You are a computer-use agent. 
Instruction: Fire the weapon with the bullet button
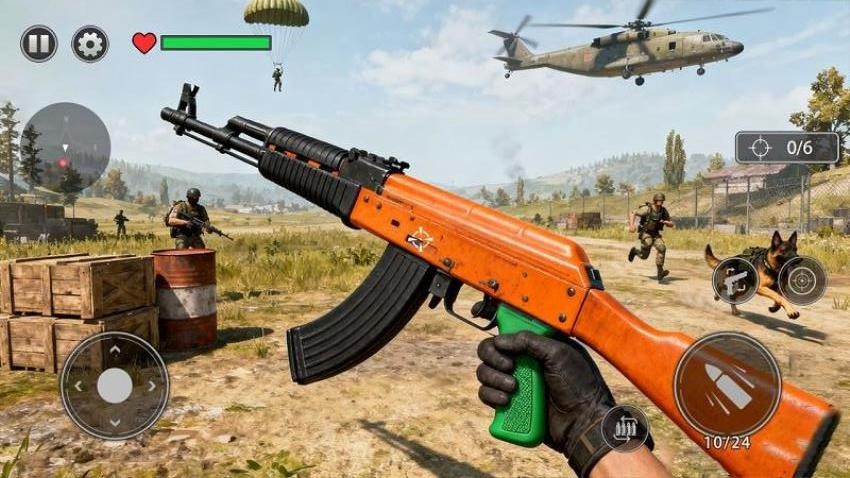click(727, 385)
